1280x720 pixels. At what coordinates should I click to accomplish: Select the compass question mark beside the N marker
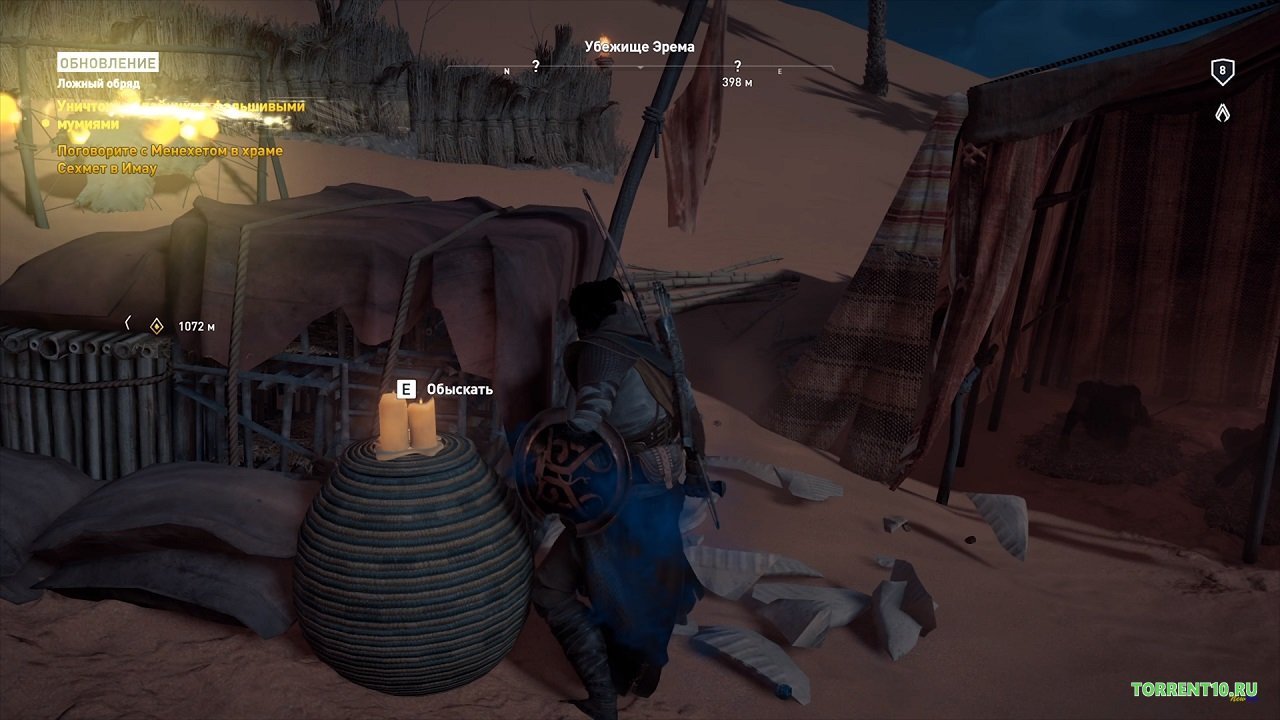pos(536,67)
